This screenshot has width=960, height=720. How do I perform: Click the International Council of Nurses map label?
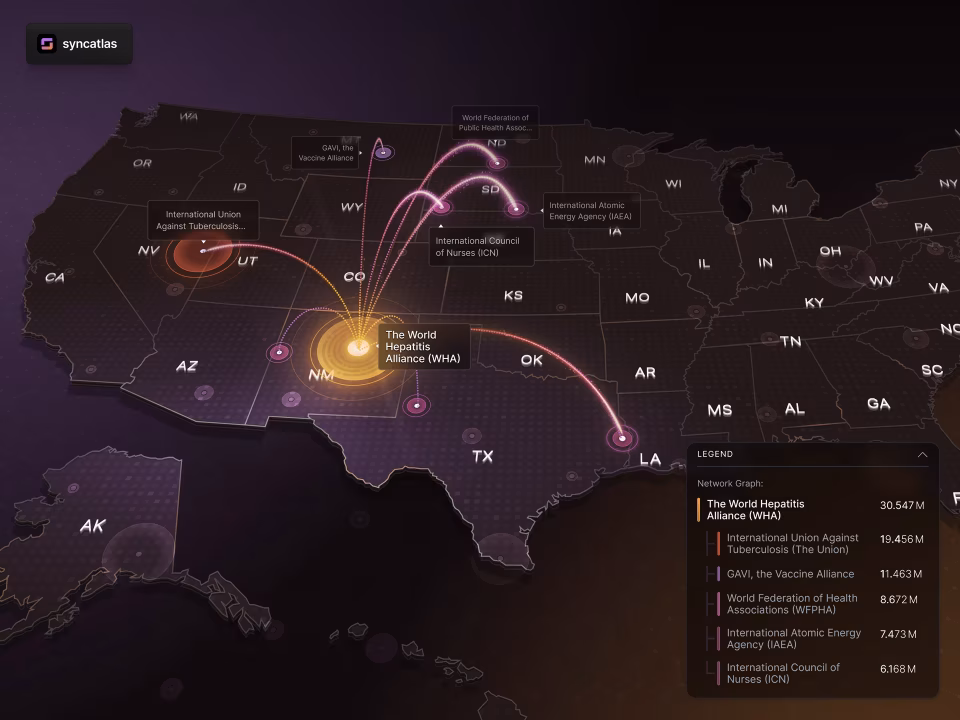481,247
